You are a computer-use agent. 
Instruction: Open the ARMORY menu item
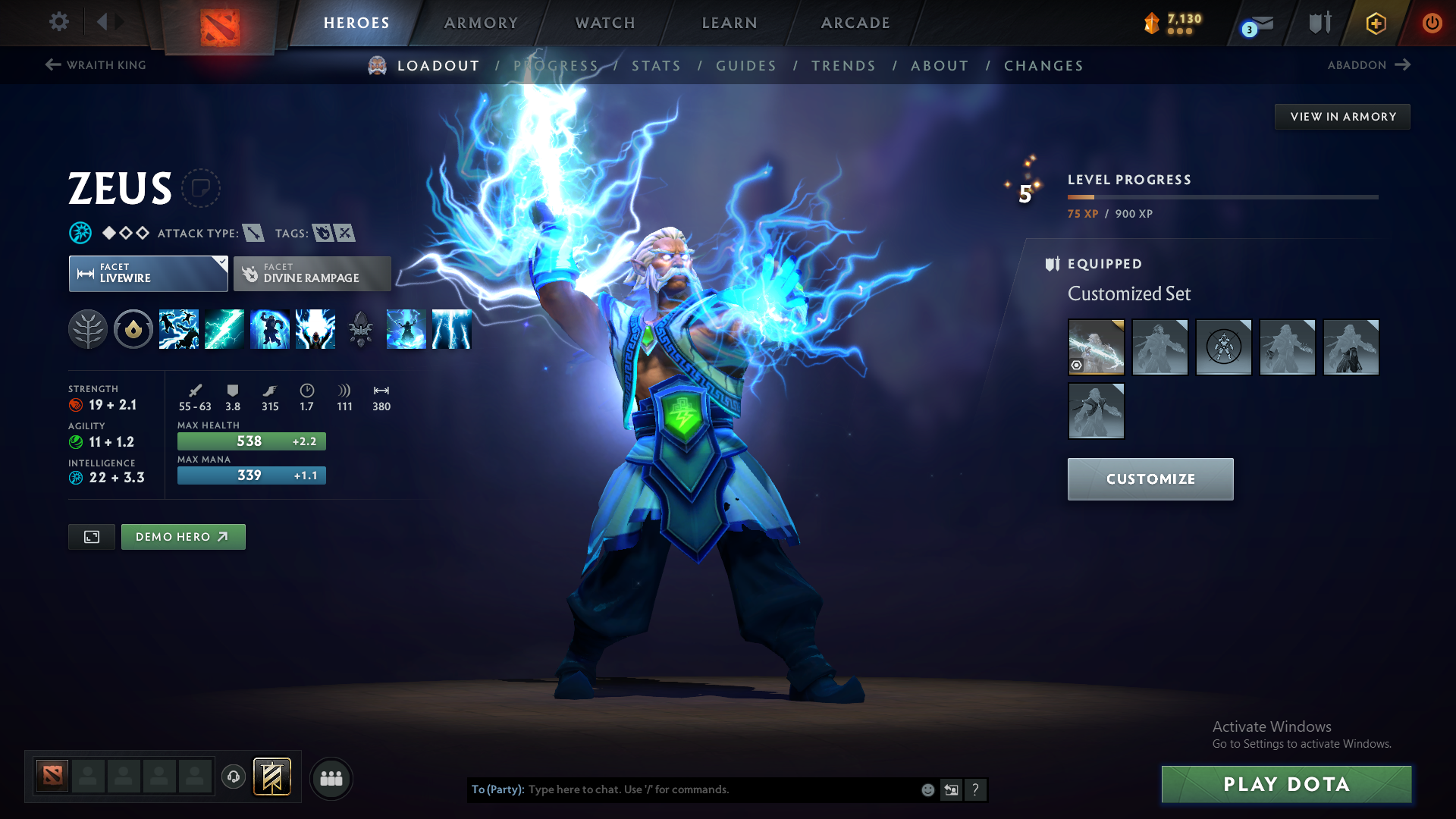click(x=481, y=23)
